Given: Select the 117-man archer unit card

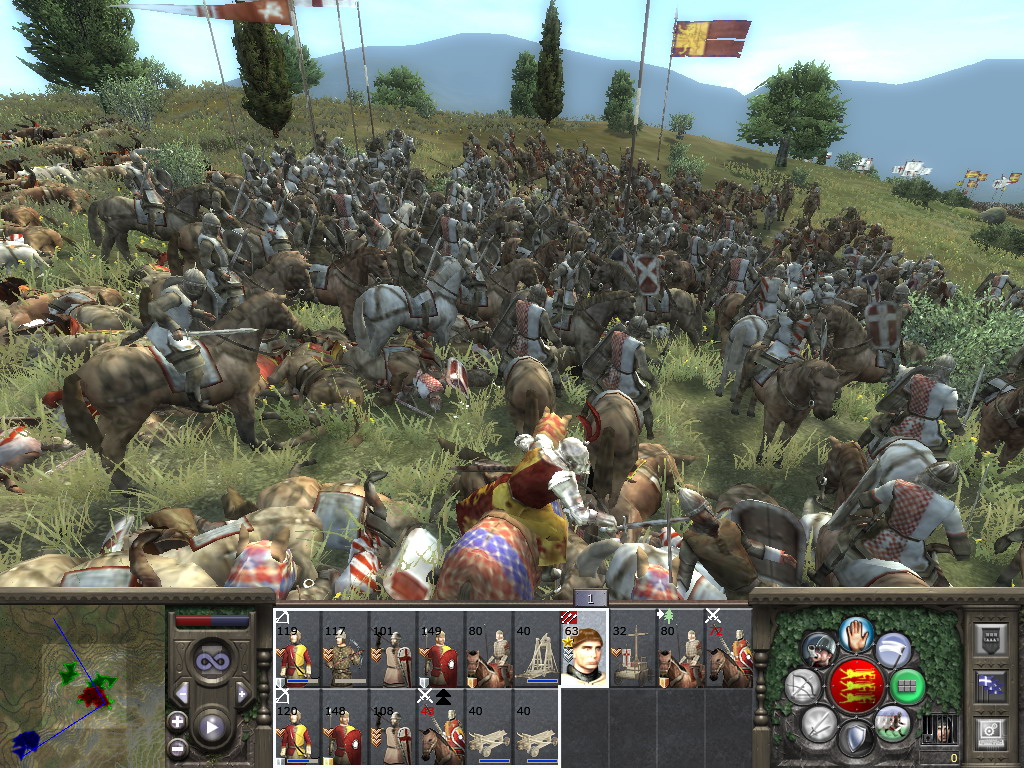Looking at the screenshot, I should coord(344,650).
